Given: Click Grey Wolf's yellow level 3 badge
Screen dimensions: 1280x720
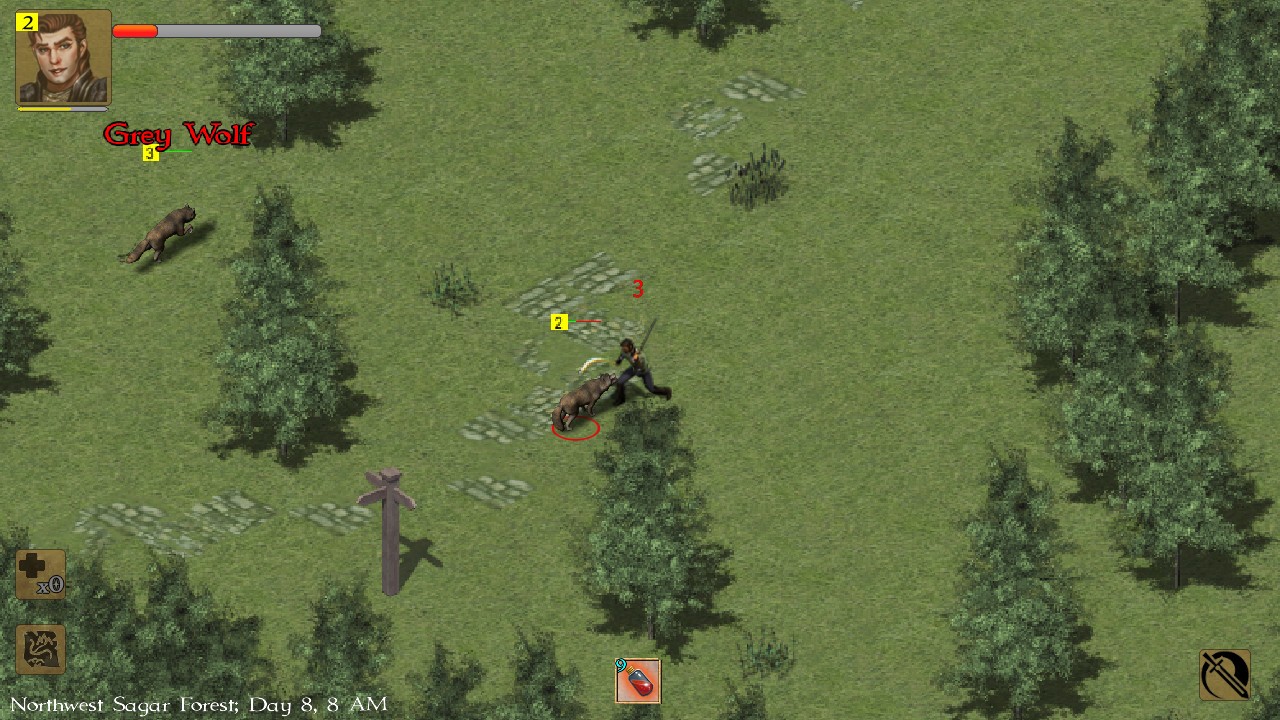Looking at the screenshot, I should [x=150, y=153].
